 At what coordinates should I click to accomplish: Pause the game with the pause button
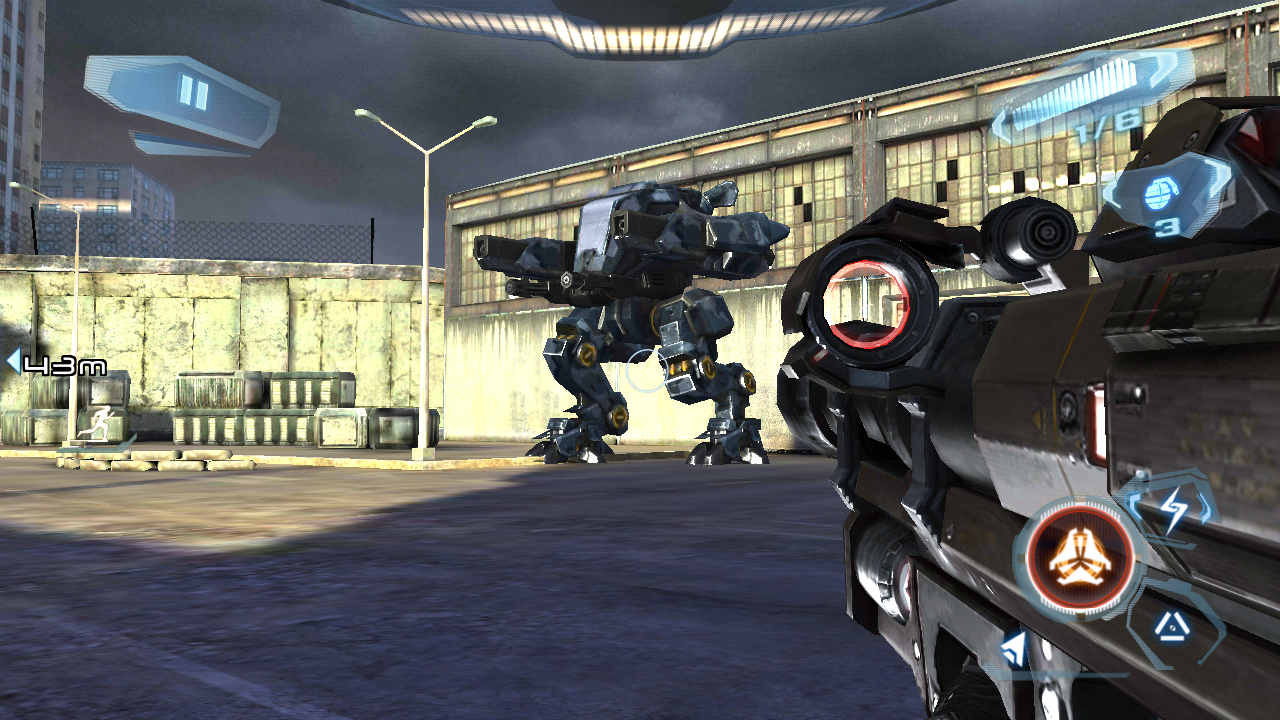[x=192, y=94]
